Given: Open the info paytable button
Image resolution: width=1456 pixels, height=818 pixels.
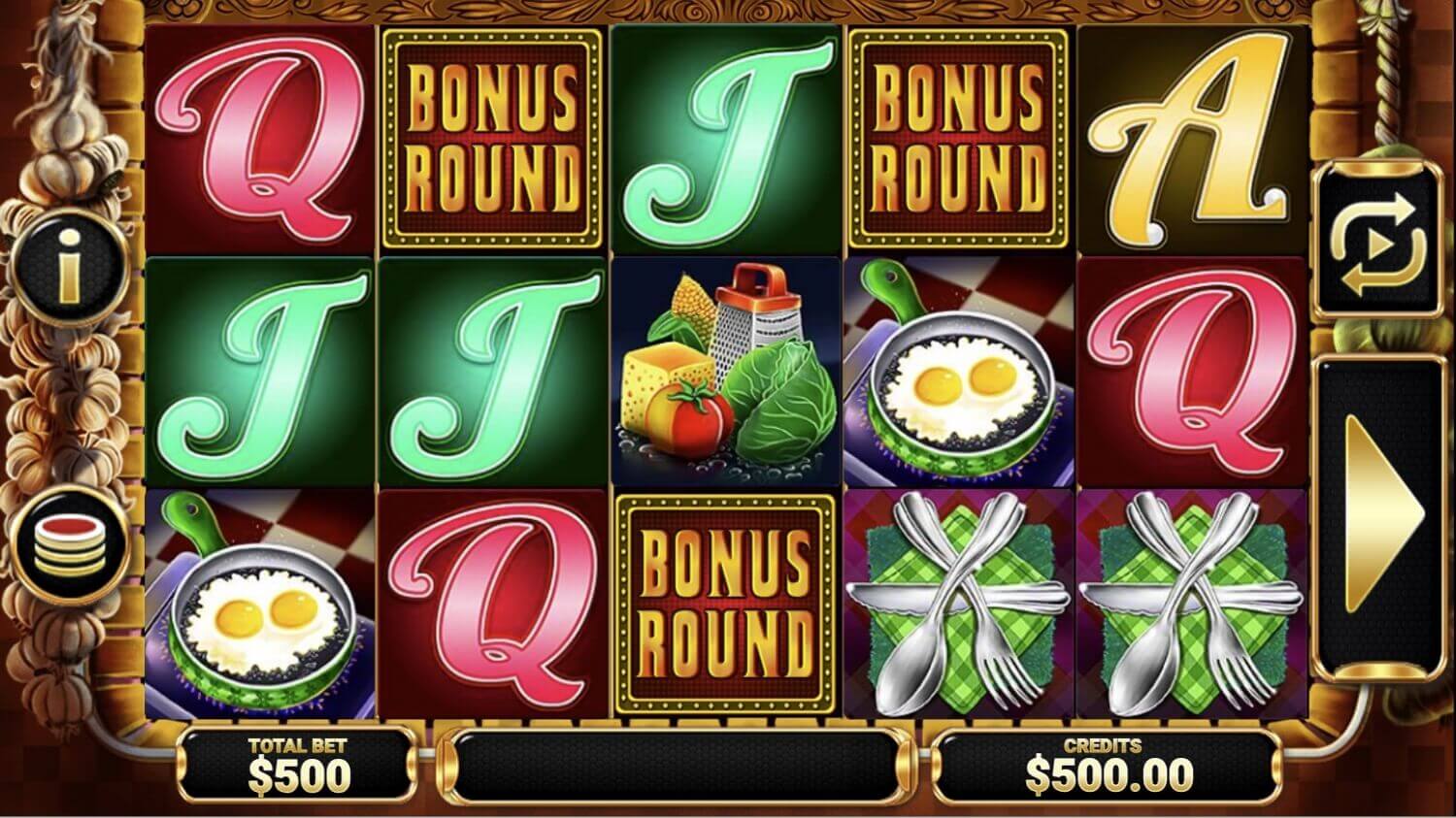Looking at the screenshot, I should coord(70,266).
